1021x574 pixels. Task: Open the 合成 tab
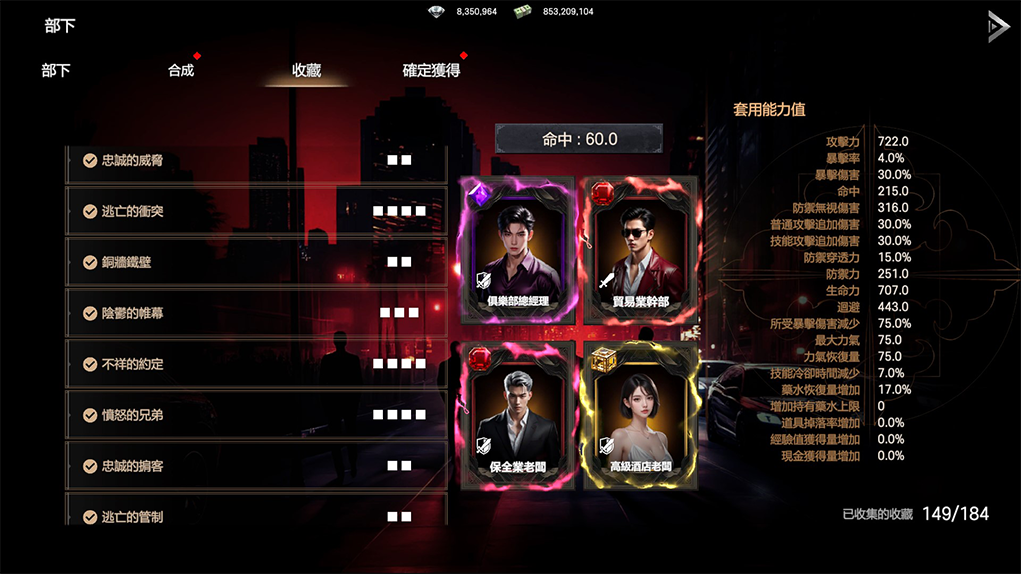click(181, 71)
